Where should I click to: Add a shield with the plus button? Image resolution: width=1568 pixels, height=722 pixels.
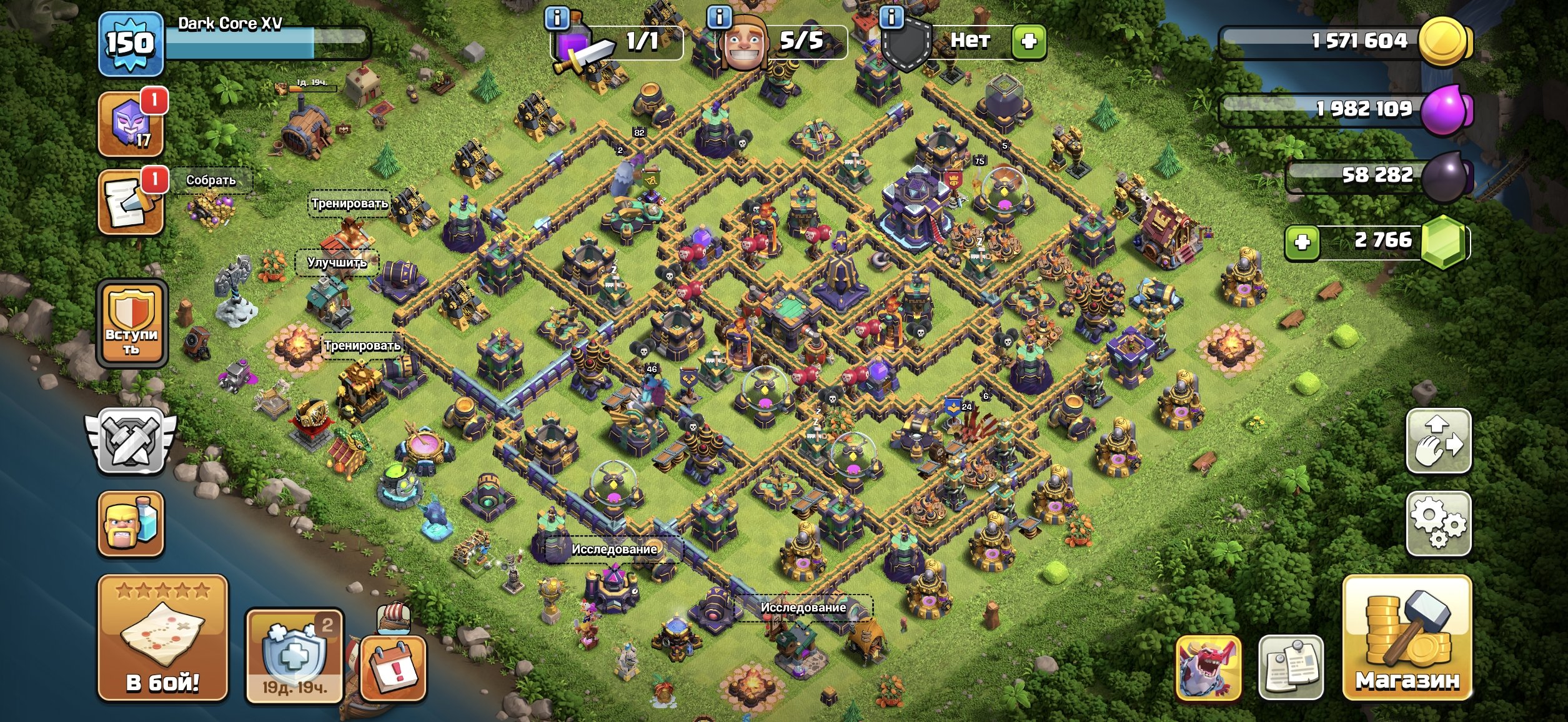(1028, 42)
